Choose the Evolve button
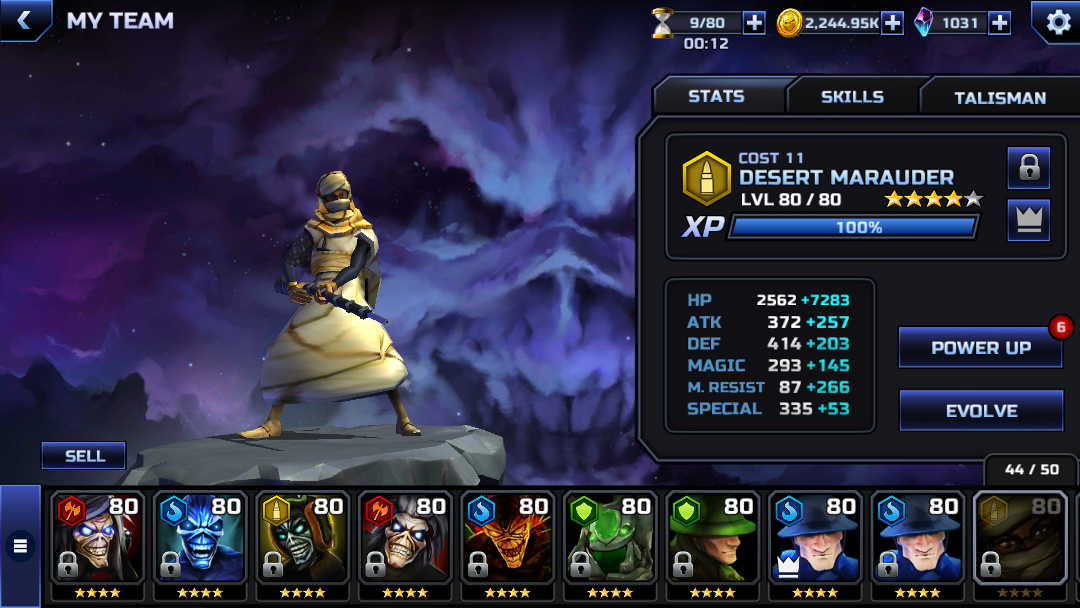 pyautogui.click(x=980, y=411)
